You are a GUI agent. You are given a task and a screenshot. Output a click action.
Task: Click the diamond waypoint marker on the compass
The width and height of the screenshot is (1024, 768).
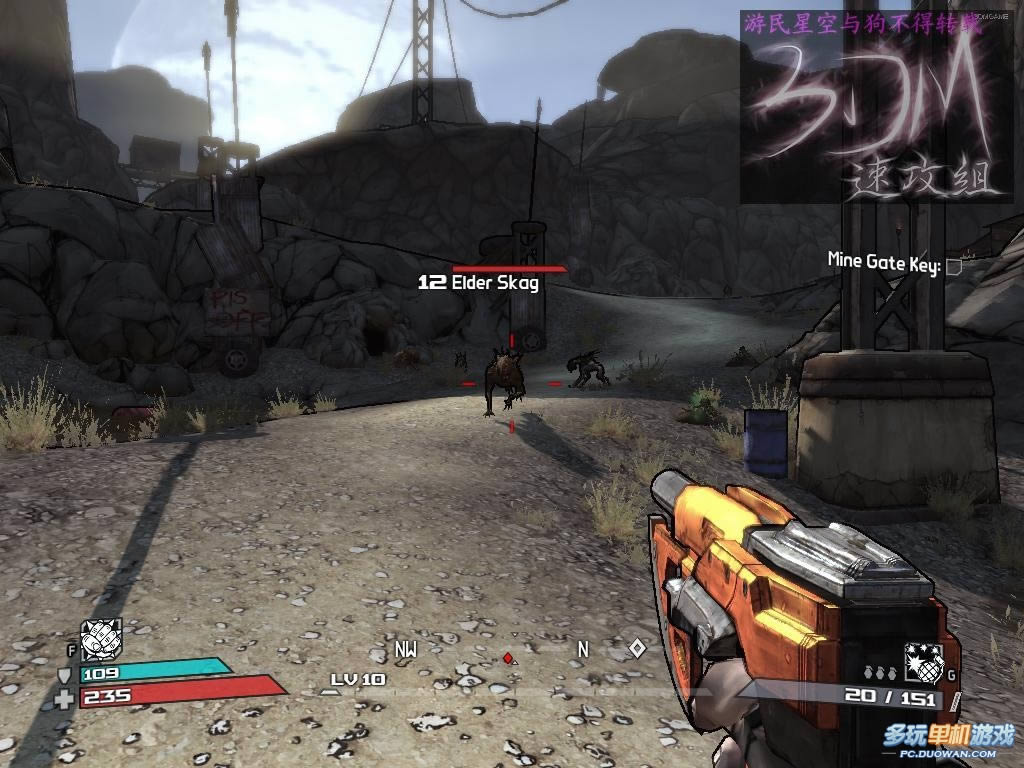click(x=636, y=648)
